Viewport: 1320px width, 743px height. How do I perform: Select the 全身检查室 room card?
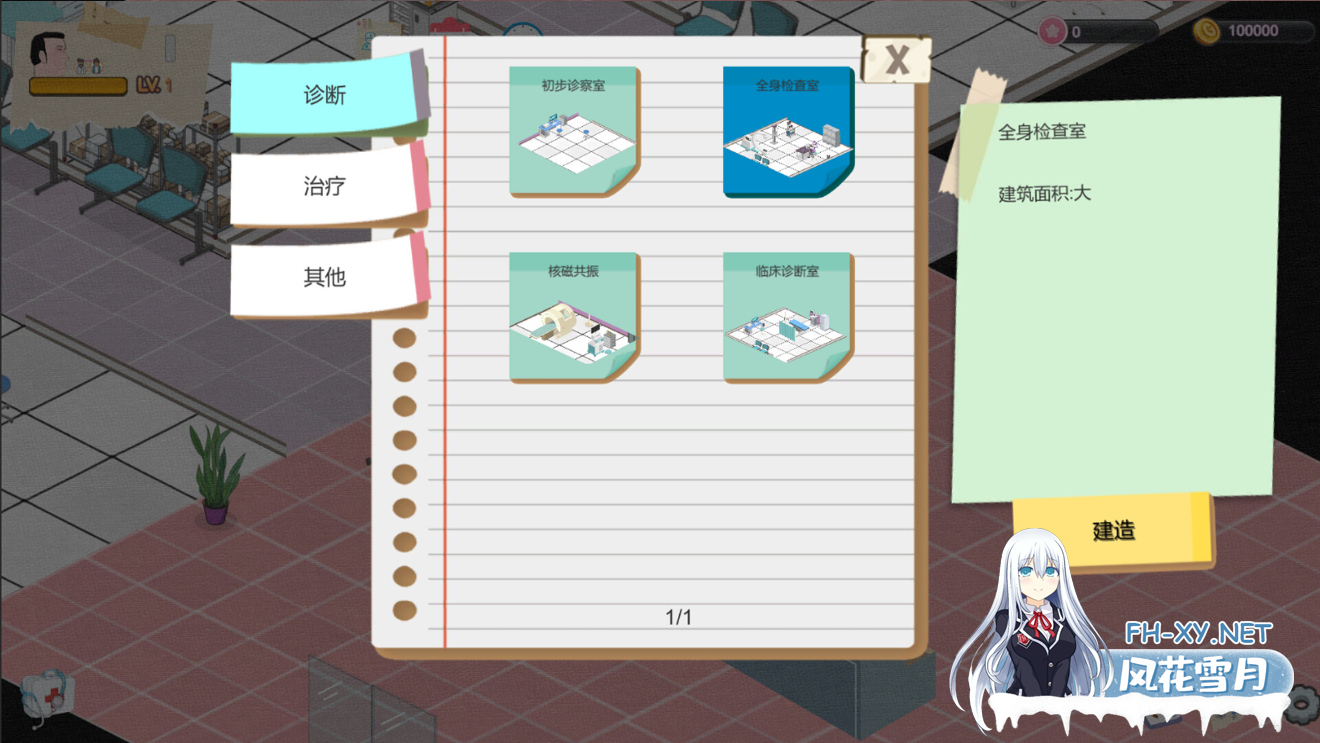[787, 130]
